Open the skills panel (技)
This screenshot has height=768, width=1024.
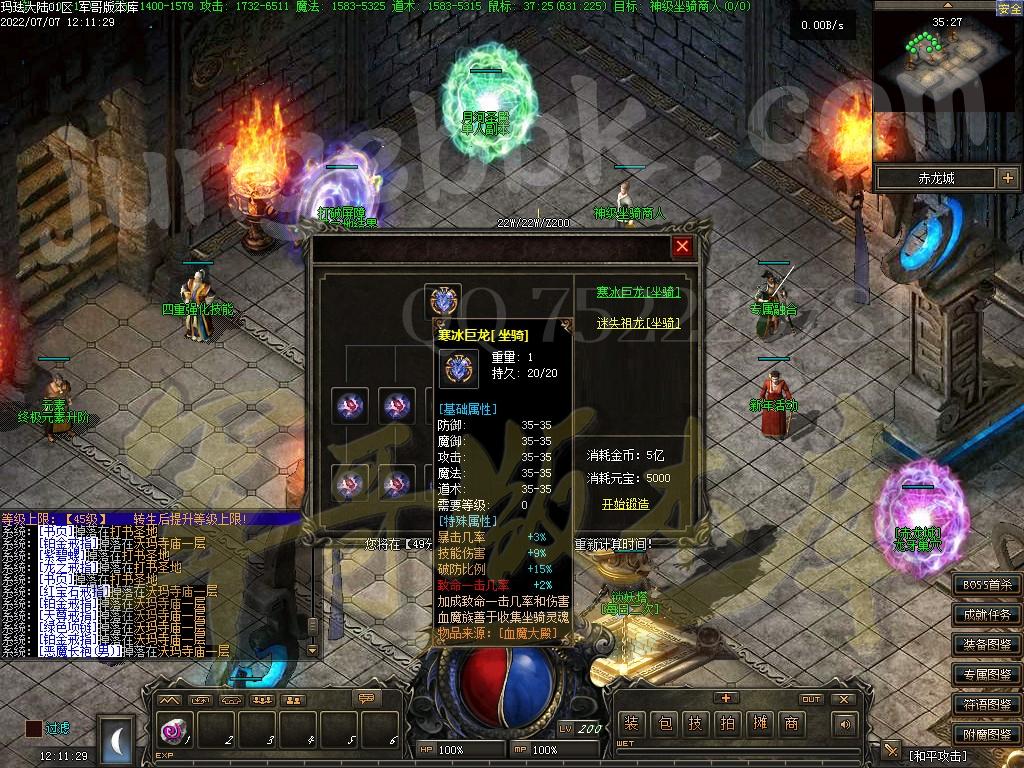coord(696,723)
